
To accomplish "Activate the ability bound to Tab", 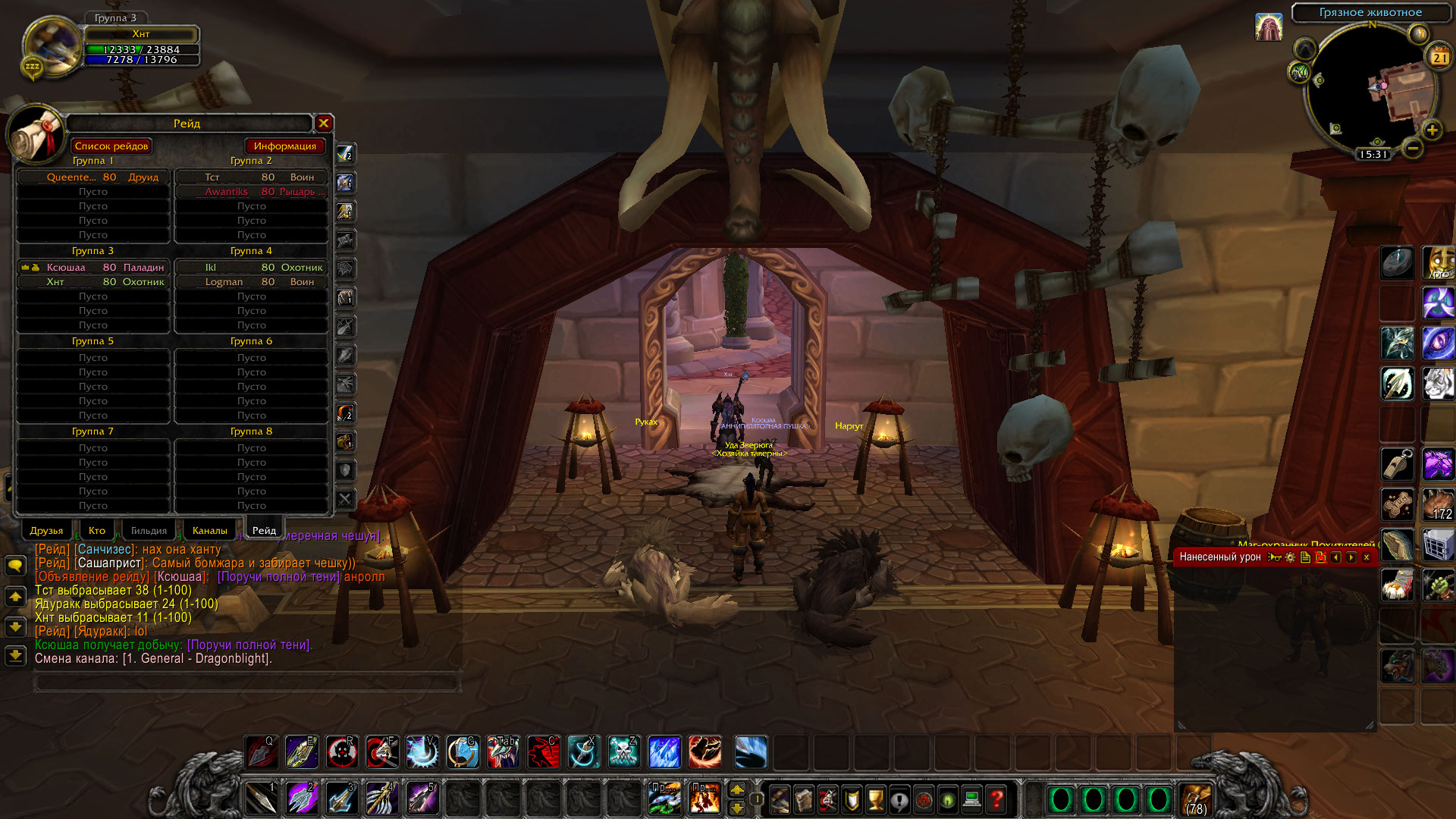I will (x=503, y=752).
